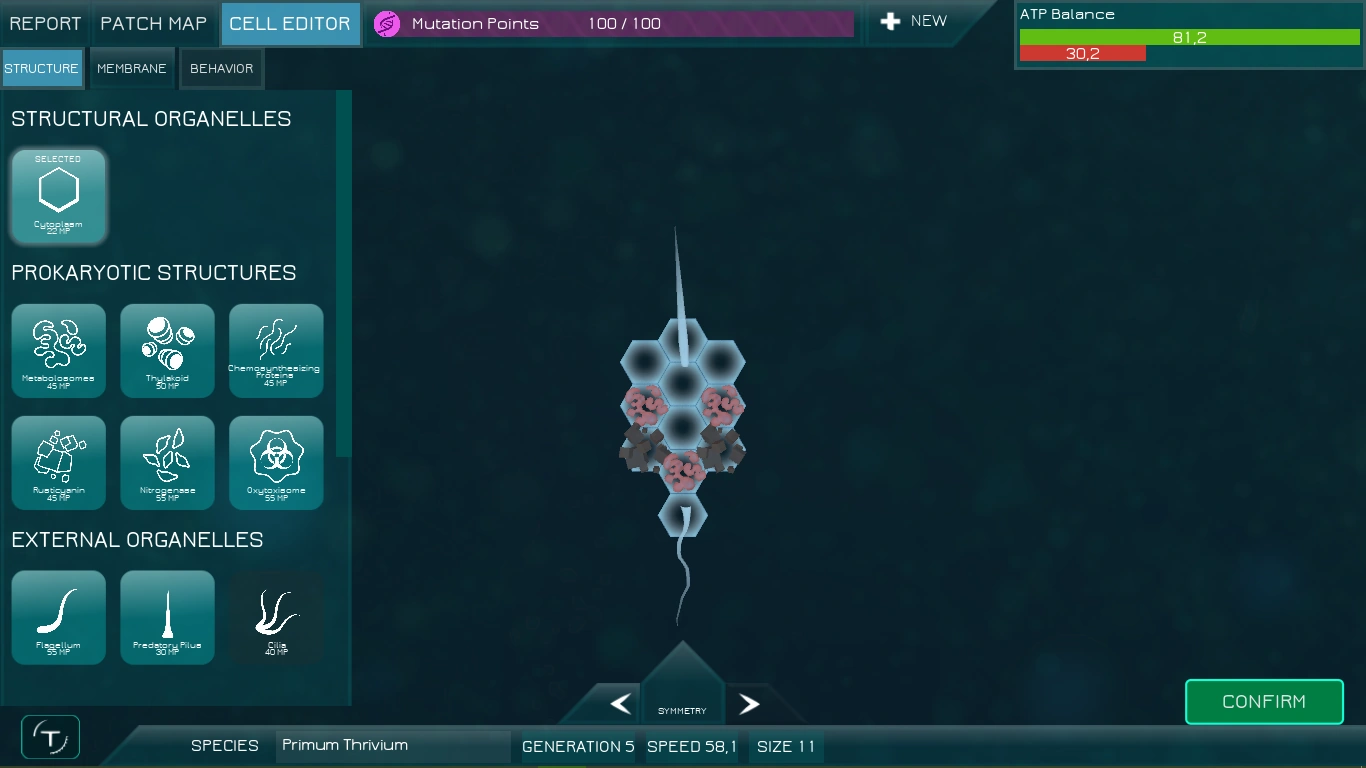The image size is (1366, 768).
Task: Switch symmetry to the next mode
Action: pyautogui.click(x=748, y=703)
